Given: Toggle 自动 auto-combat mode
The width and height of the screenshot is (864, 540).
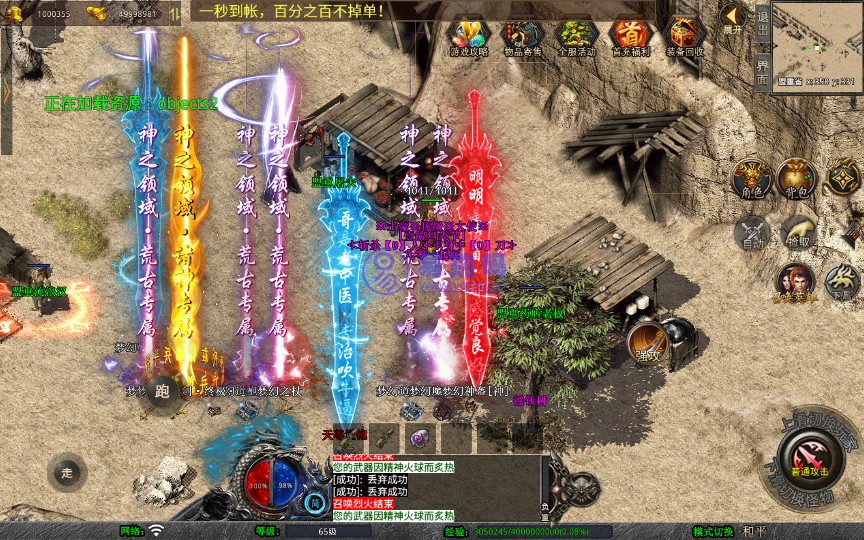Looking at the screenshot, I should (750, 234).
